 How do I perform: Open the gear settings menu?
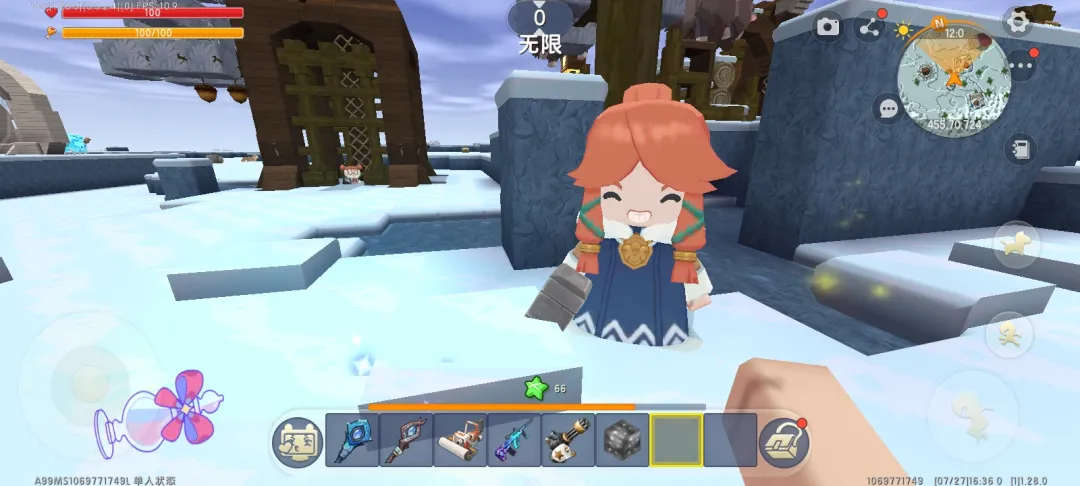coord(1018,21)
